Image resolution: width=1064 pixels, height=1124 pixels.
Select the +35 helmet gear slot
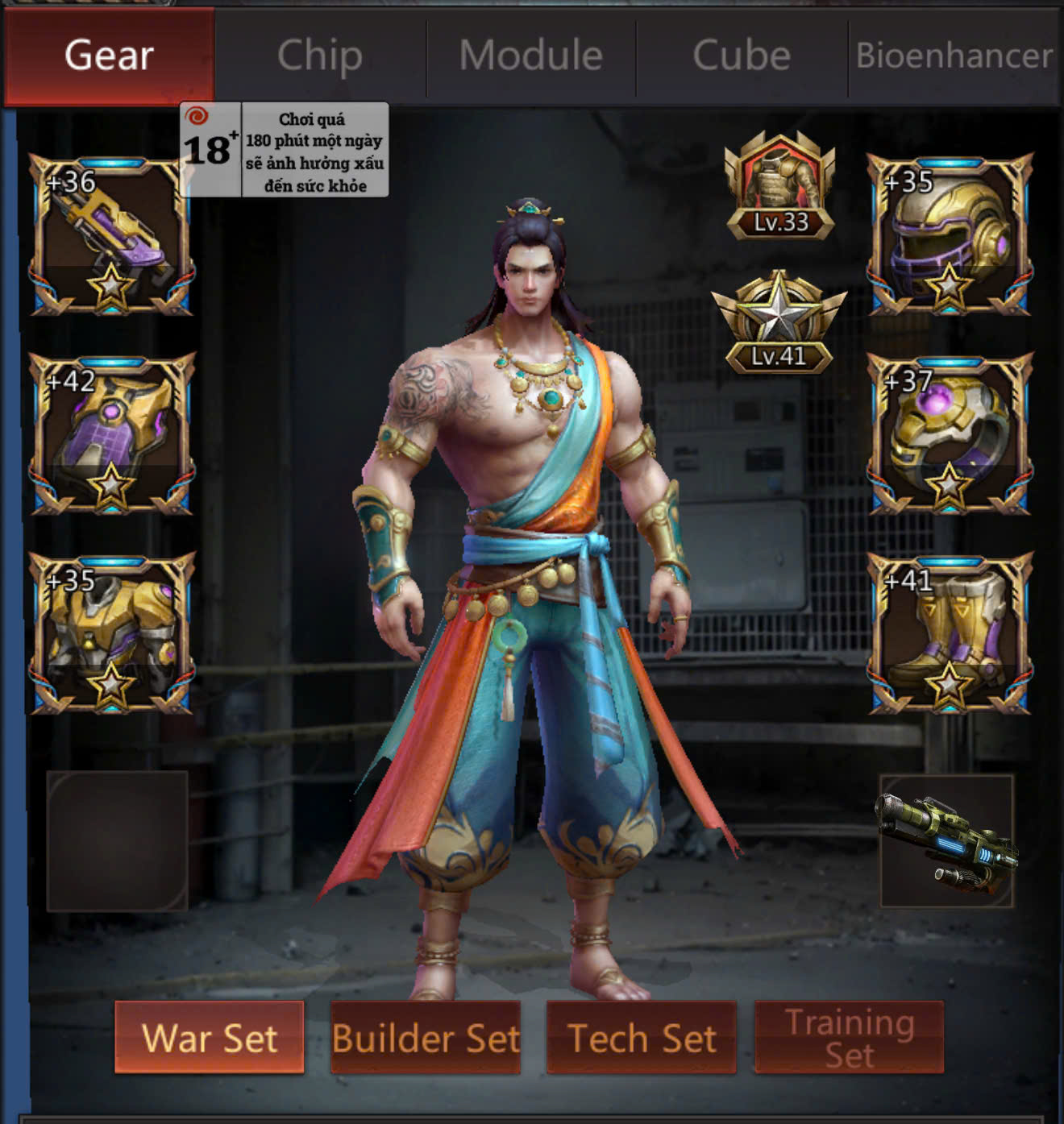[x=949, y=235]
